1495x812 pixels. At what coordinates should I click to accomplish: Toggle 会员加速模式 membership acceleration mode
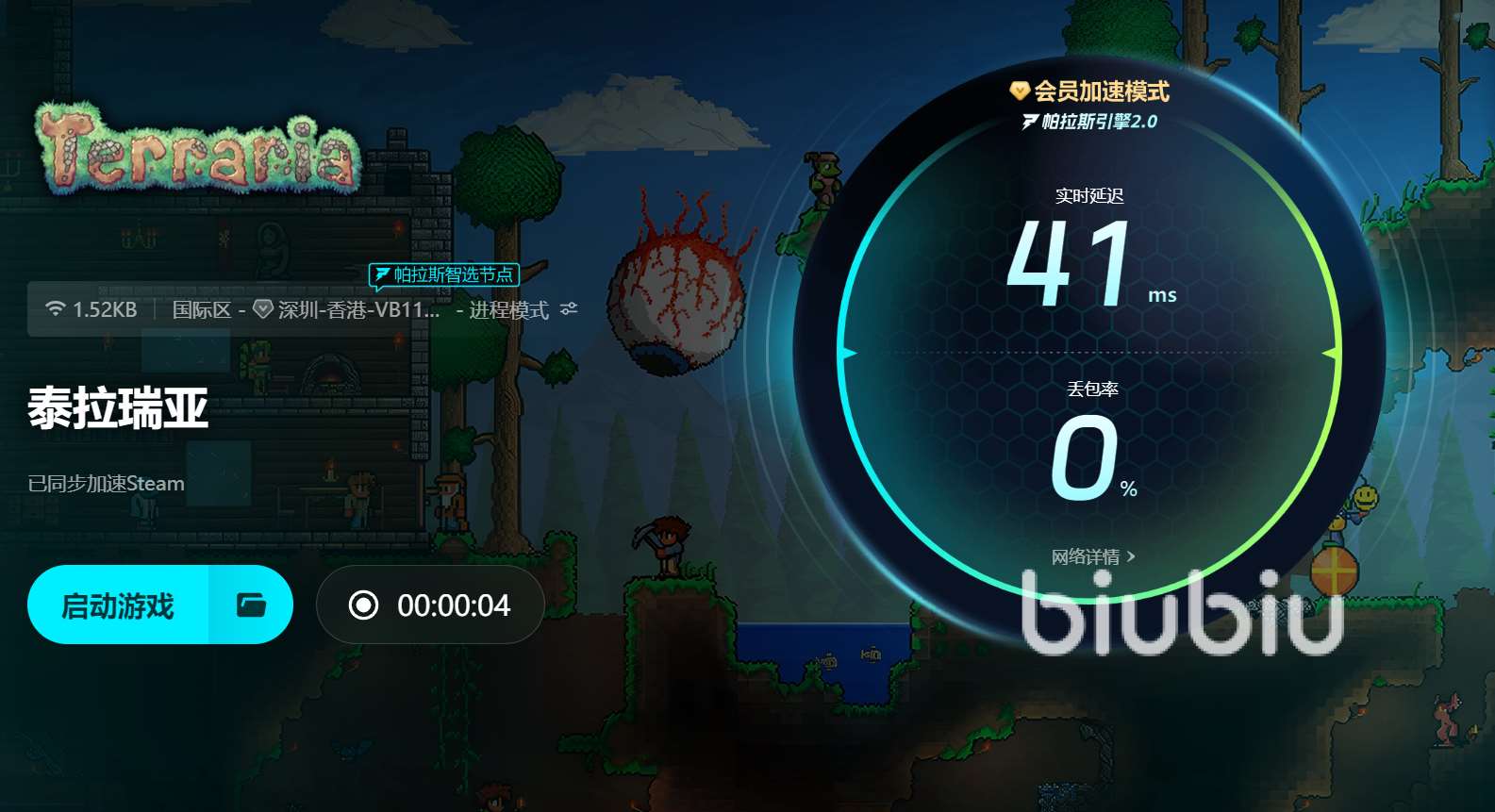pos(1102,91)
